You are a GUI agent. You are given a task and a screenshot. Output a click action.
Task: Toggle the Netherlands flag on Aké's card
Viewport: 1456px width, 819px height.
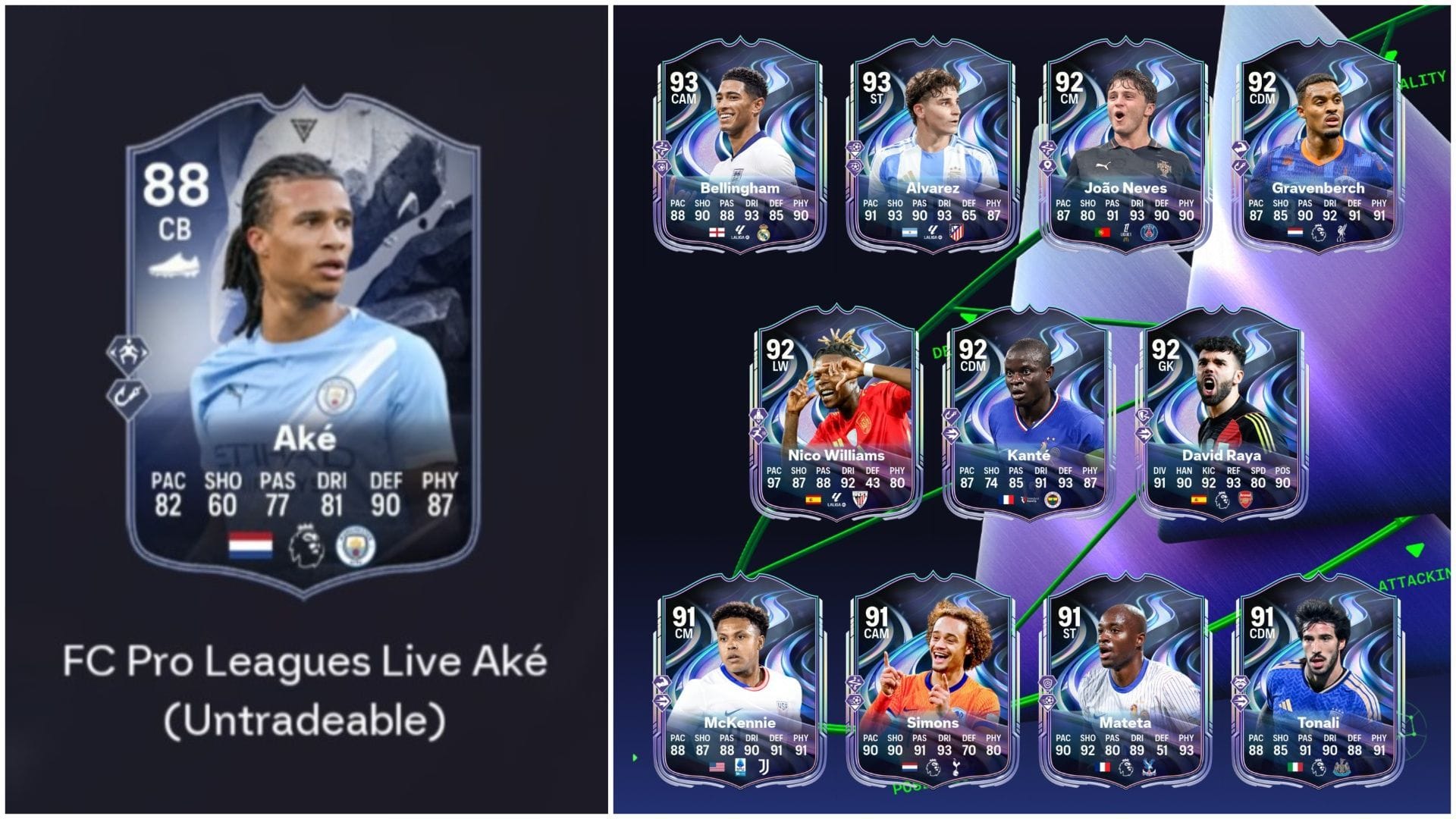(x=251, y=546)
